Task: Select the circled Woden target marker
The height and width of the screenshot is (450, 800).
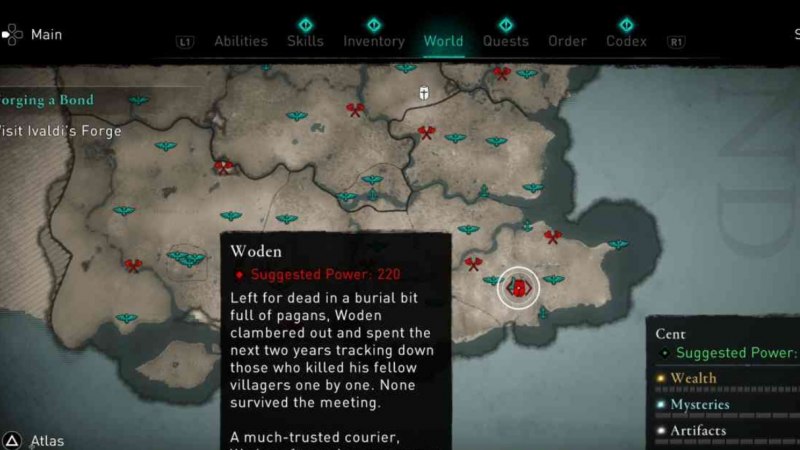Action: tap(519, 288)
